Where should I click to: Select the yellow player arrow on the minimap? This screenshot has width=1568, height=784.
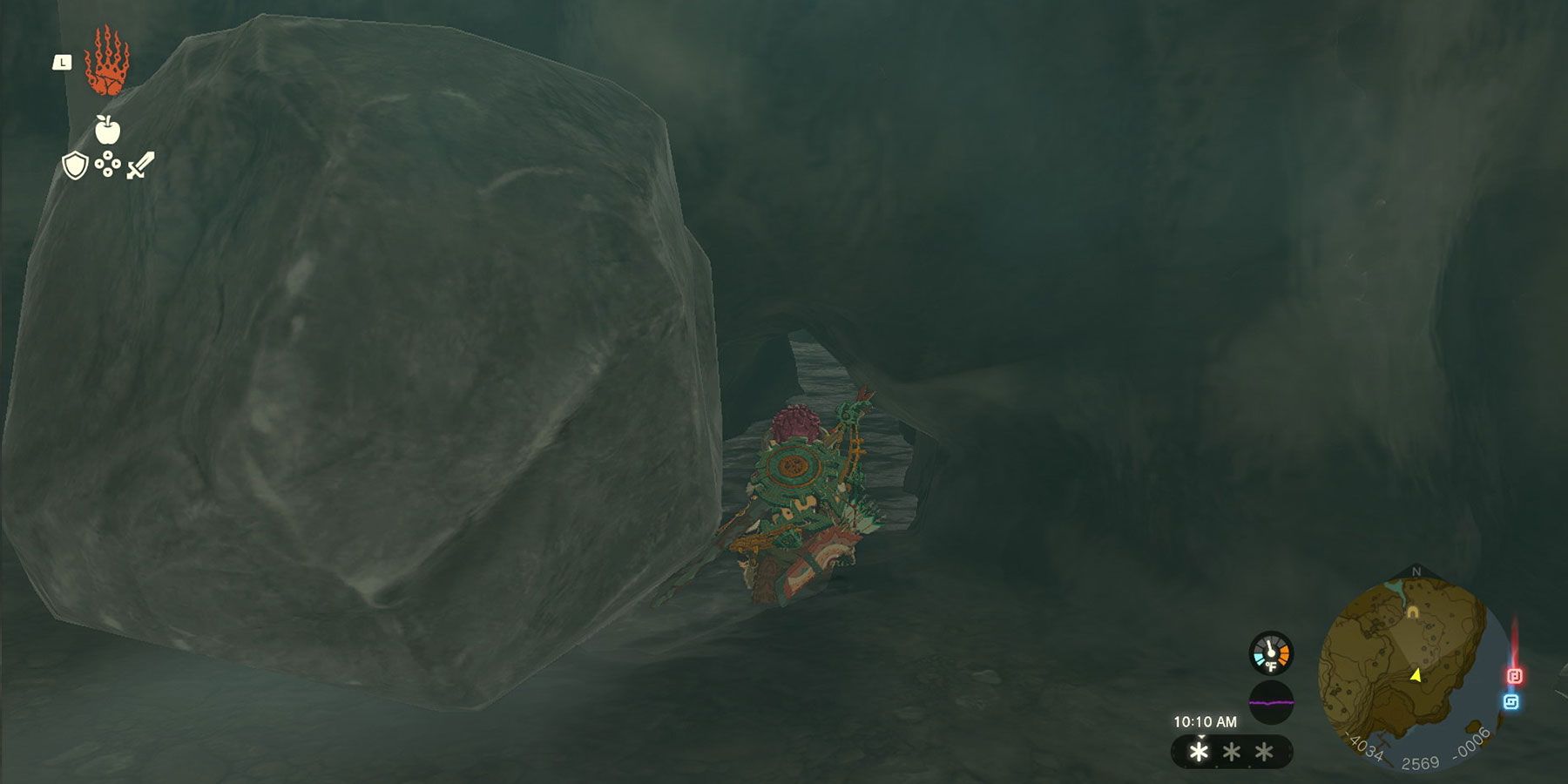(1416, 675)
